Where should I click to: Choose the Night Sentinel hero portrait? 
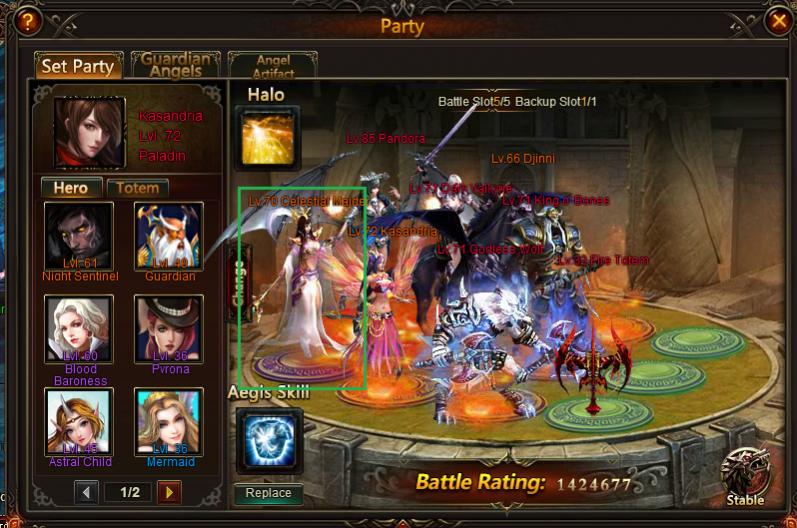[79, 237]
